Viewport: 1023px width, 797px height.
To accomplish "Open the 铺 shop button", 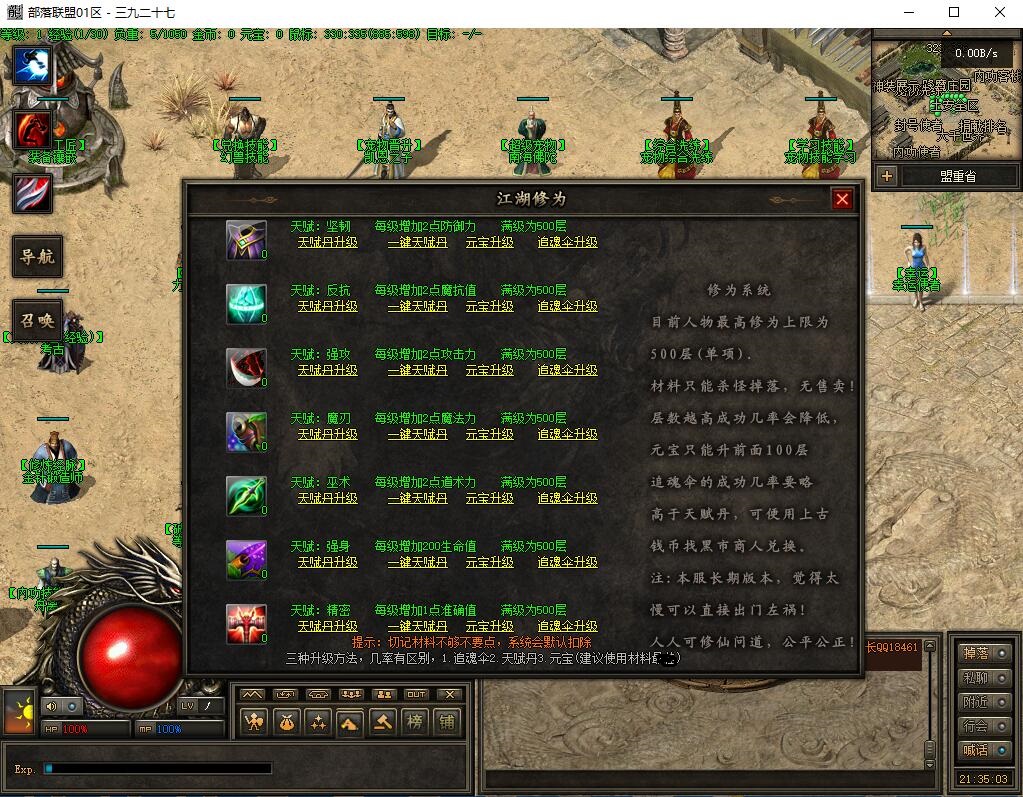I will [x=446, y=721].
